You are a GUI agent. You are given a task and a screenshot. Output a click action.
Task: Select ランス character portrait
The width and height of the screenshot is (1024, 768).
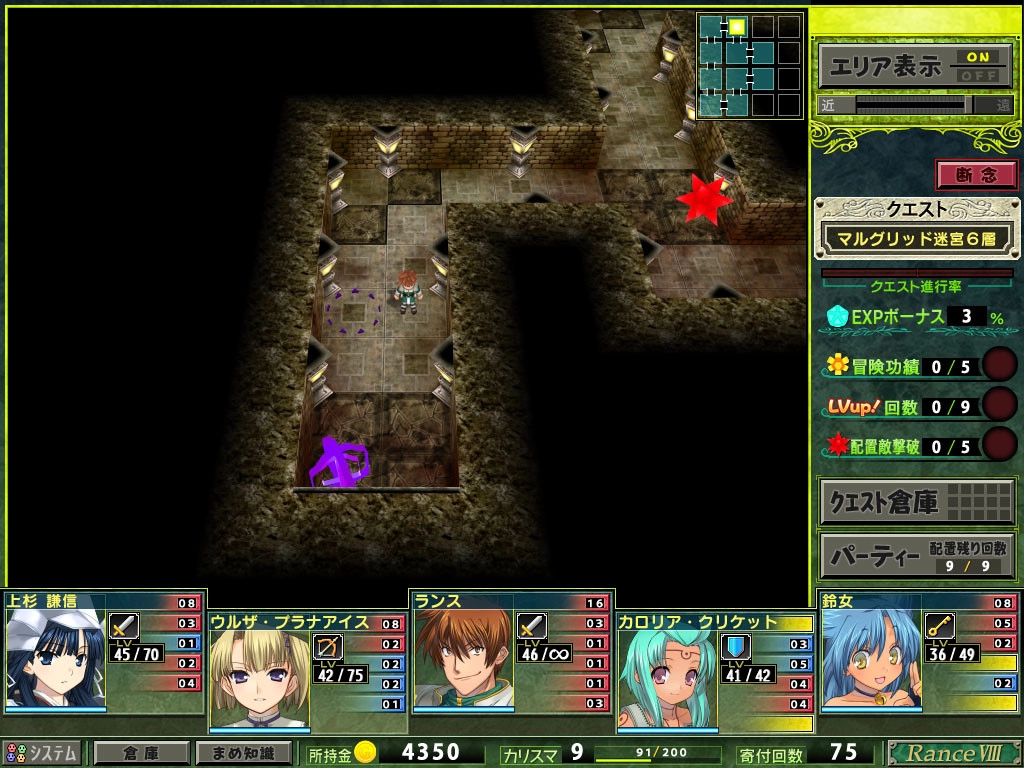click(x=462, y=660)
